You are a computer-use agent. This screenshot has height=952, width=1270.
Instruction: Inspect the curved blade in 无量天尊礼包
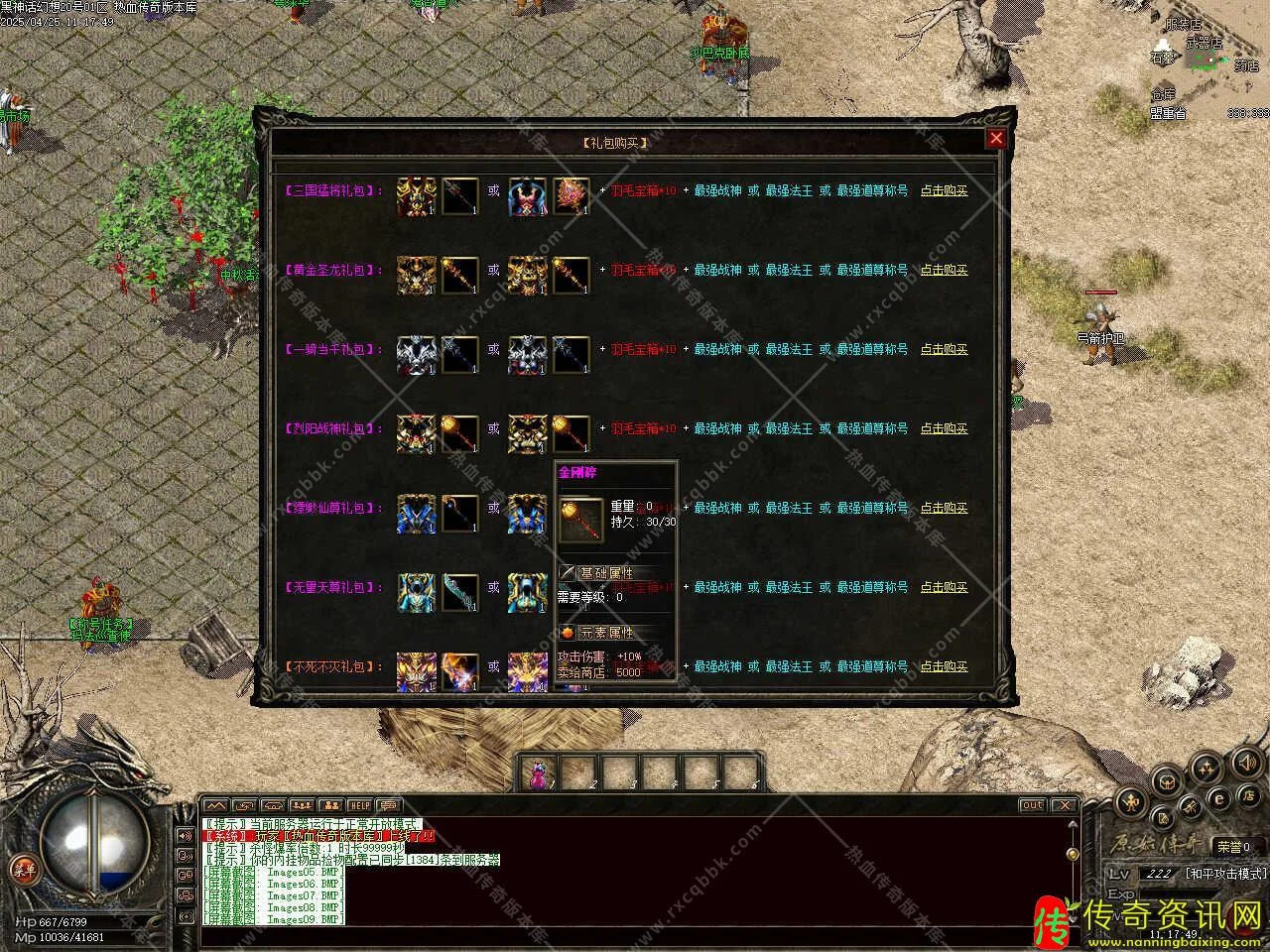(459, 591)
